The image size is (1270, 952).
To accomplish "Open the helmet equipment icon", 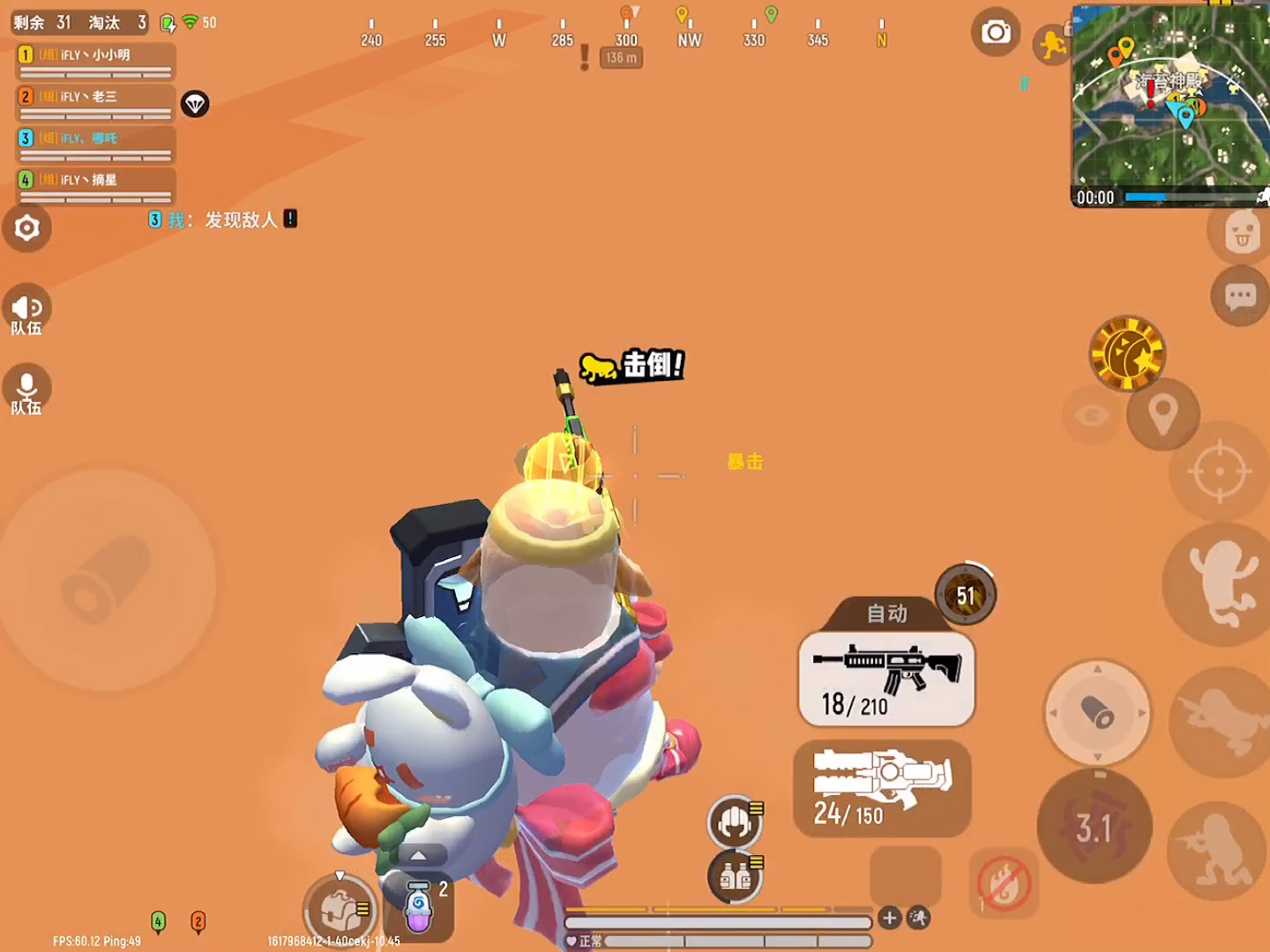I will coord(734,822).
